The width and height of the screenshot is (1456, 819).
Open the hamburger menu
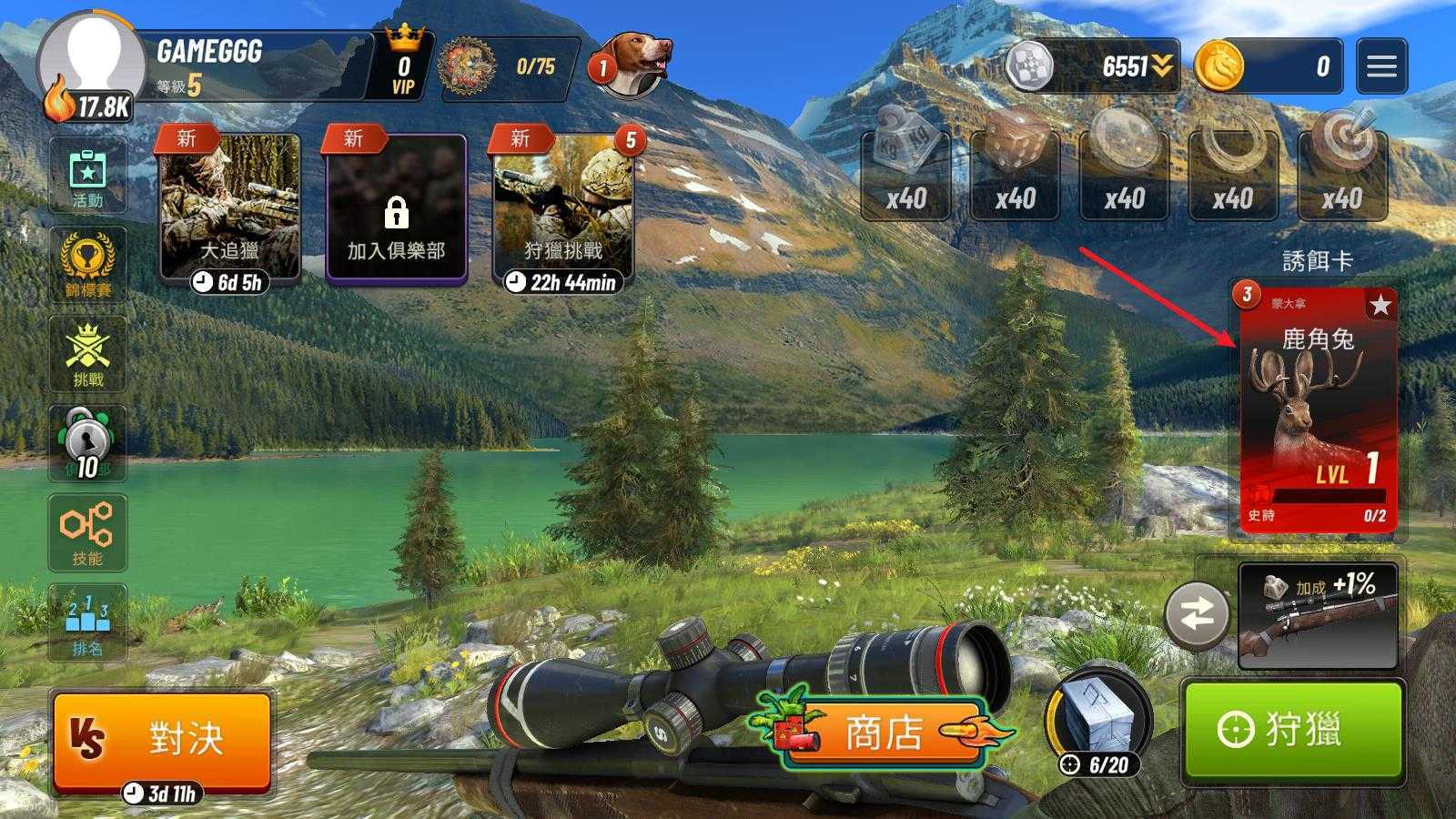point(1380,66)
